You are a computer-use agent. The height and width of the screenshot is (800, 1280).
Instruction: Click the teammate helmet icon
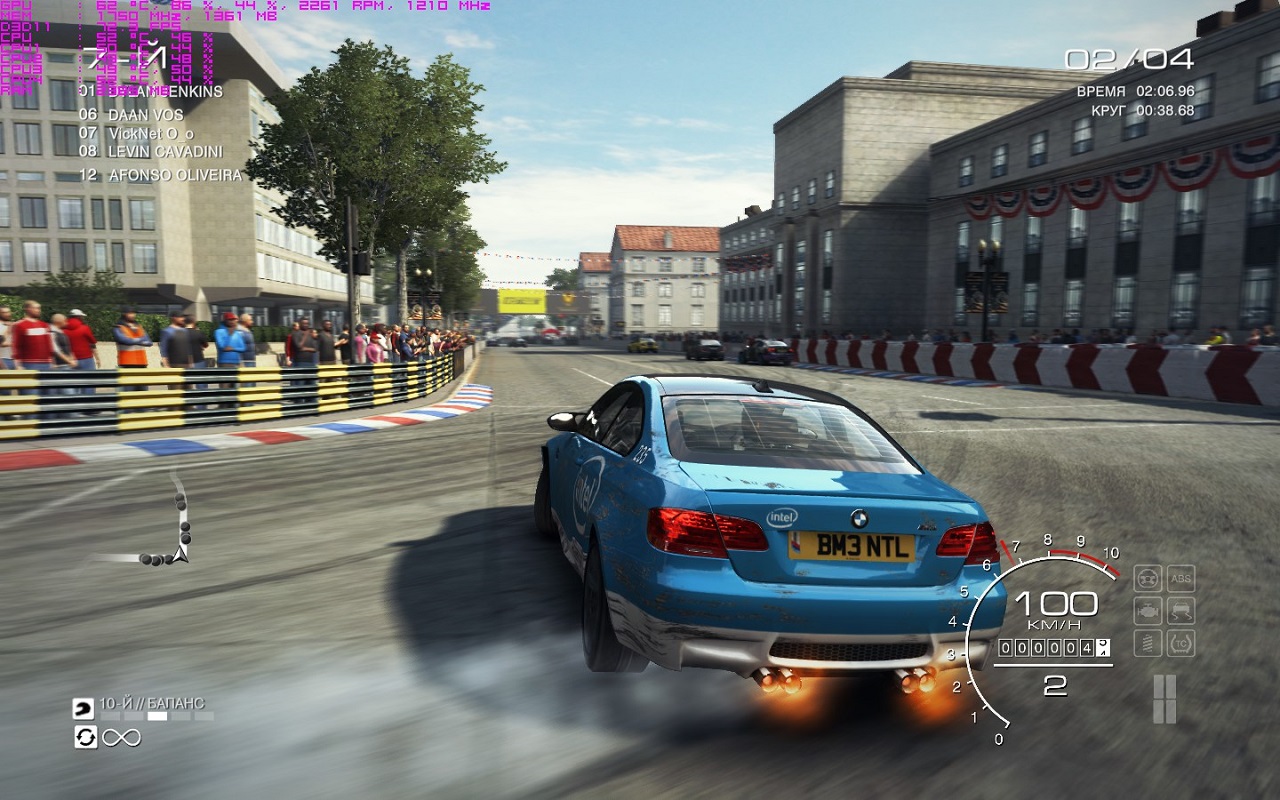click(x=83, y=709)
